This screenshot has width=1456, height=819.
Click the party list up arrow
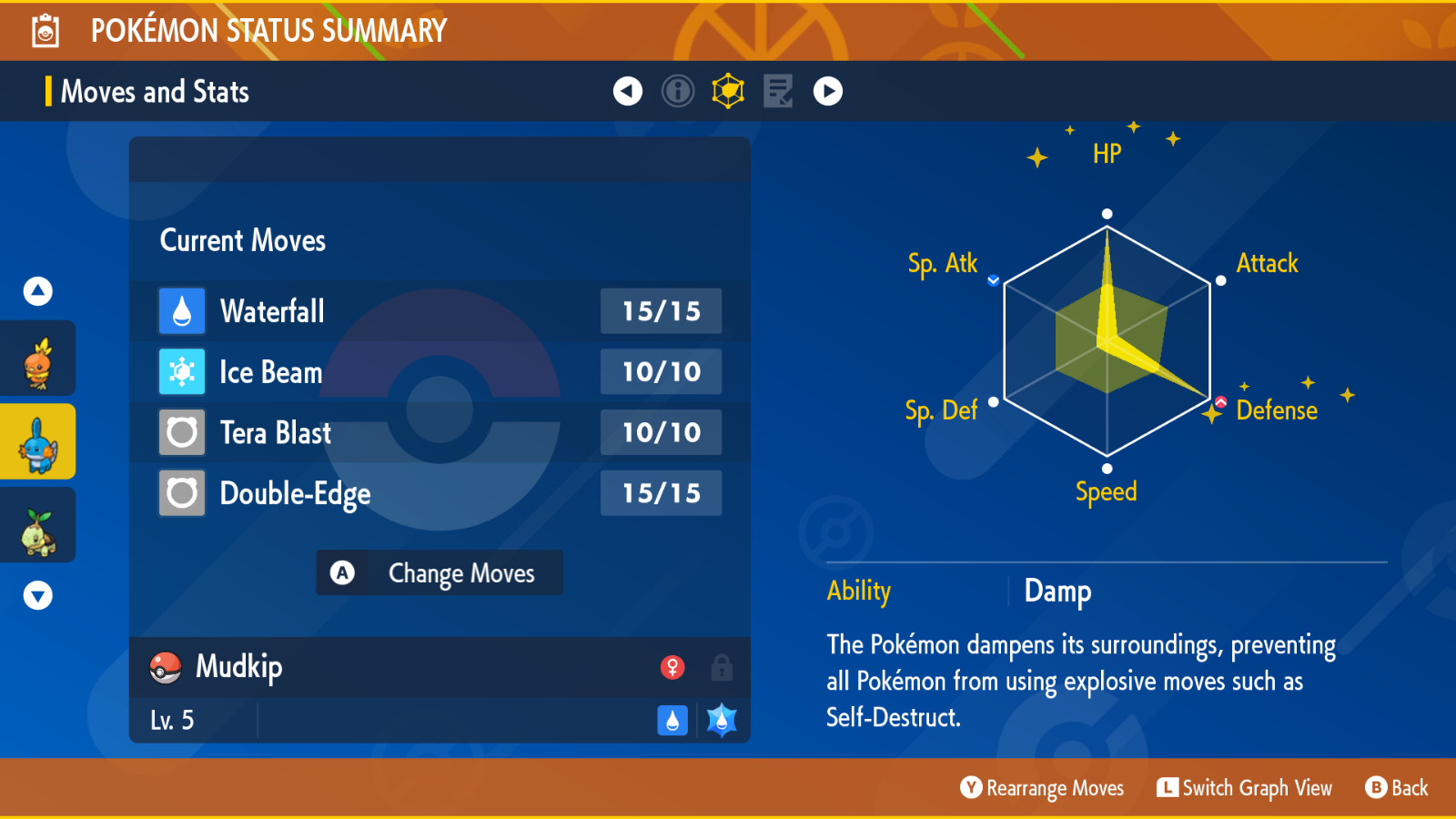click(38, 291)
